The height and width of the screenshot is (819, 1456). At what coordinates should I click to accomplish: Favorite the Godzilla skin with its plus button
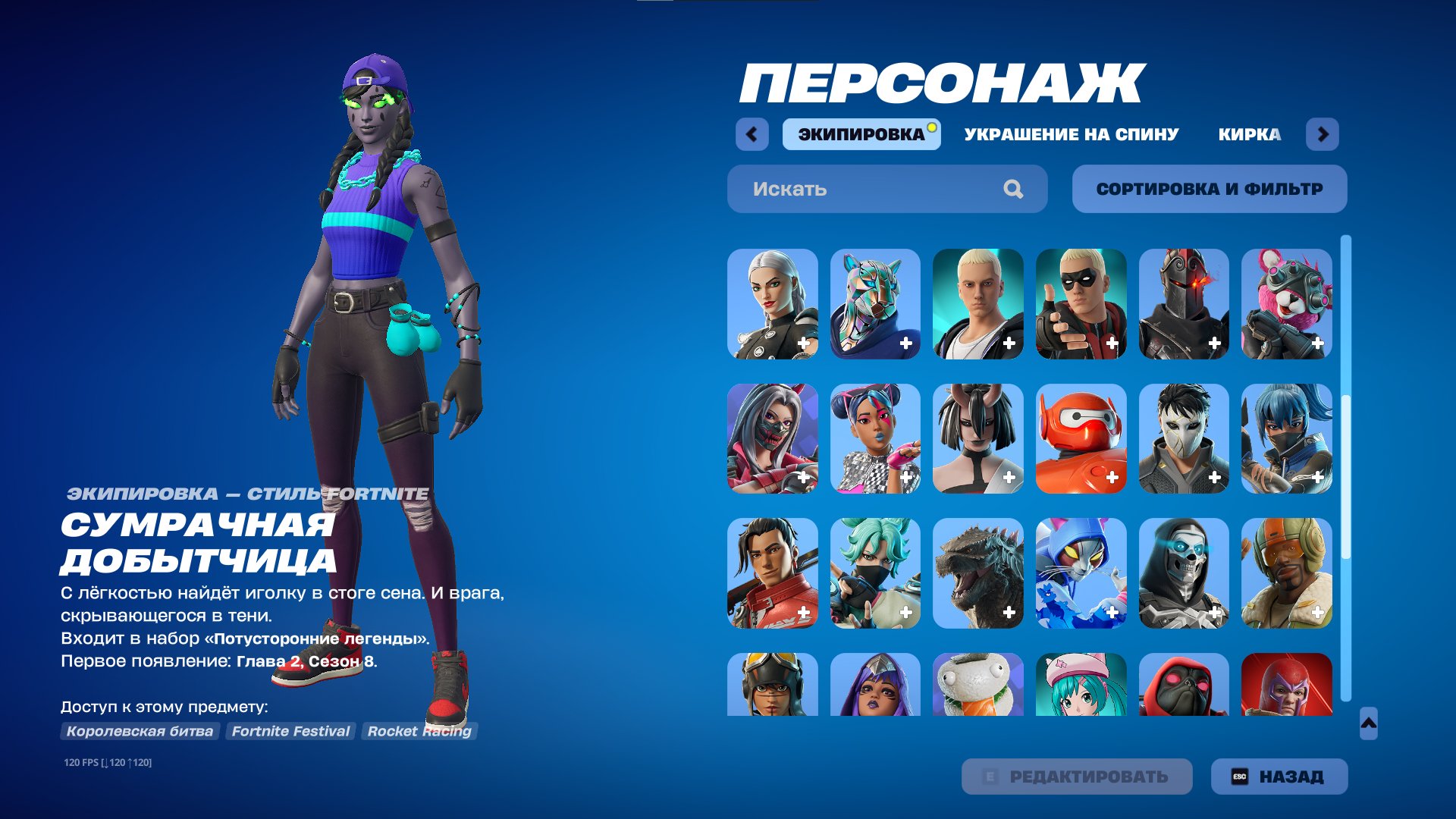click(x=1009, y=612)
